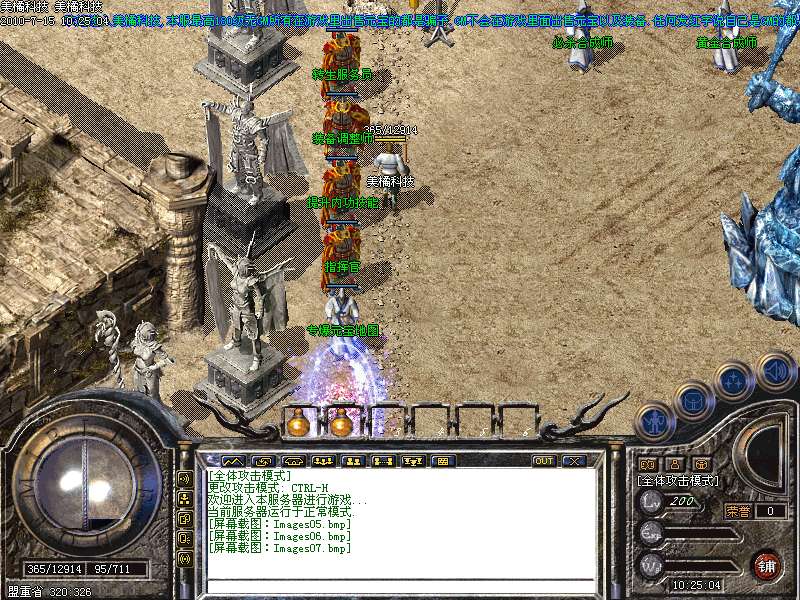This screenshot has height=600, width=800.
Task: Click the chat text input field
Action: tap(400, 584)
